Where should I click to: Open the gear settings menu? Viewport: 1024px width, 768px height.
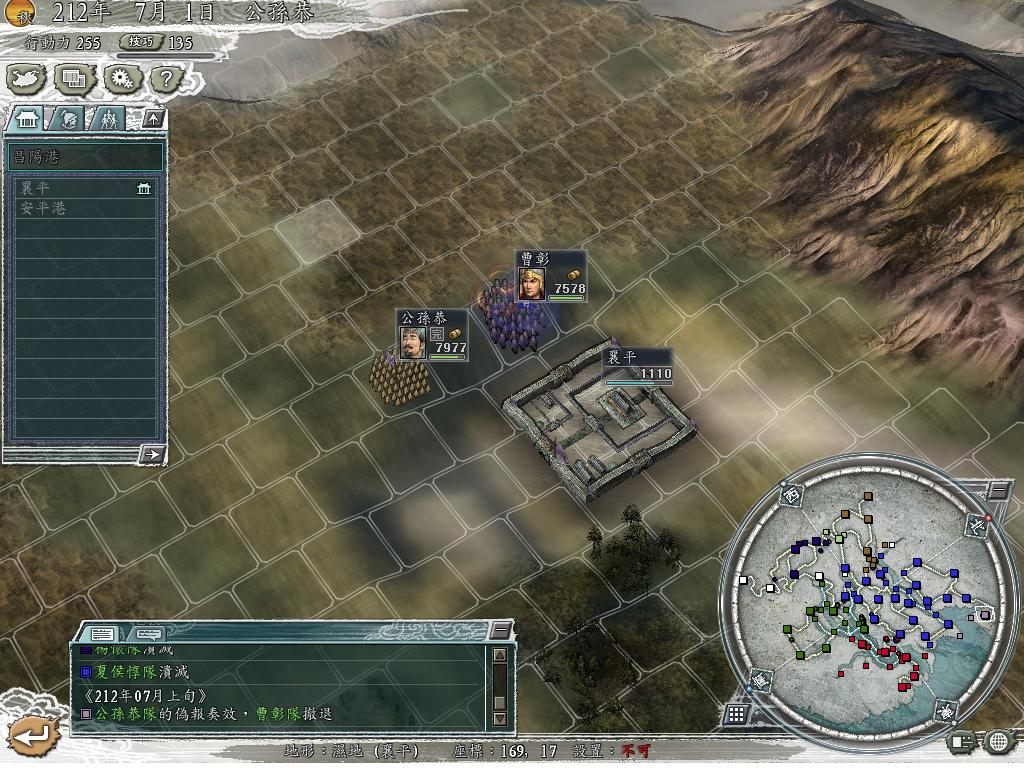point(120,77)
